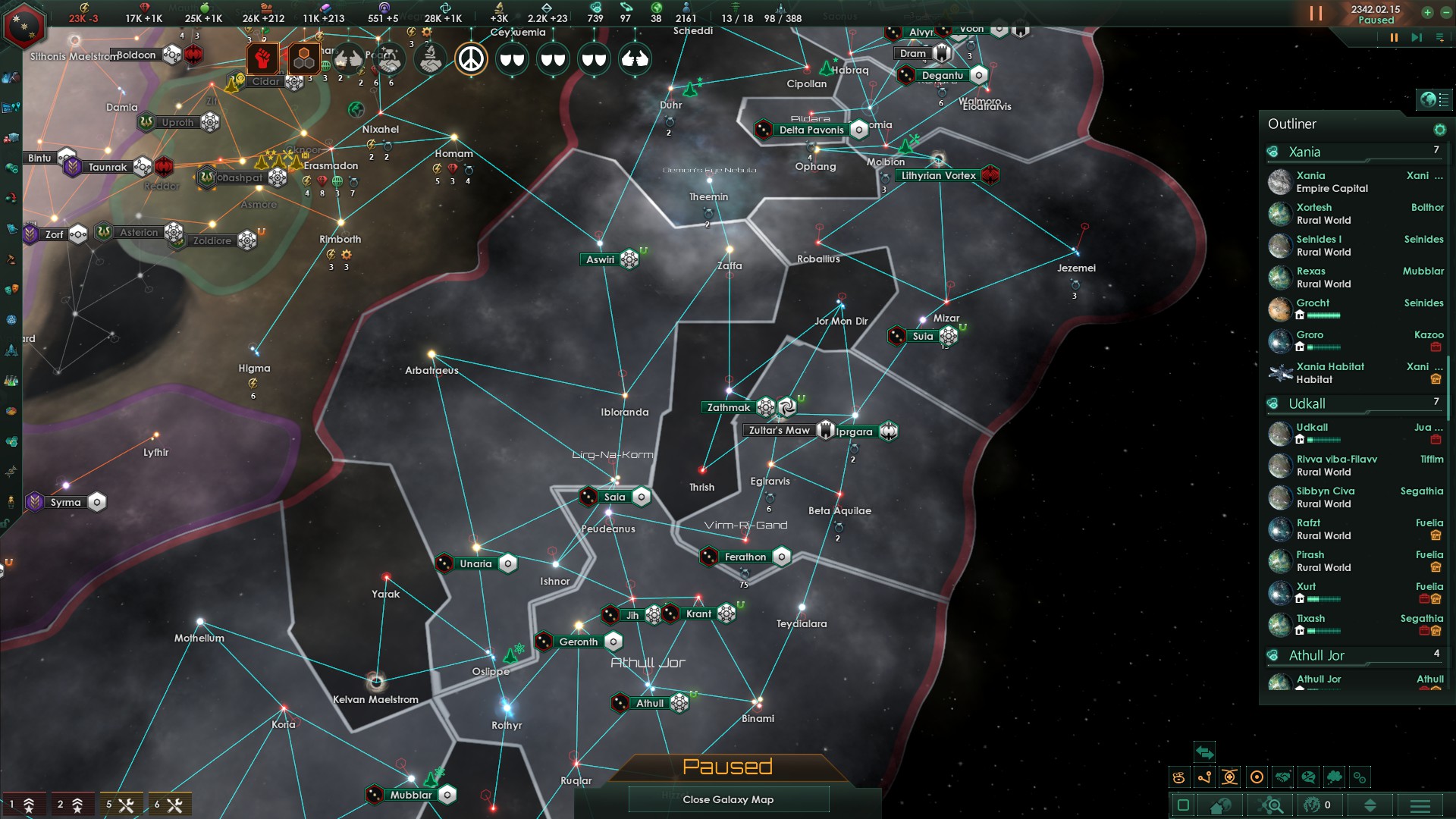Toggle the home planet filter in bottom toolbar
This screenshot has height=819, width=1456.
[1220, 806]
